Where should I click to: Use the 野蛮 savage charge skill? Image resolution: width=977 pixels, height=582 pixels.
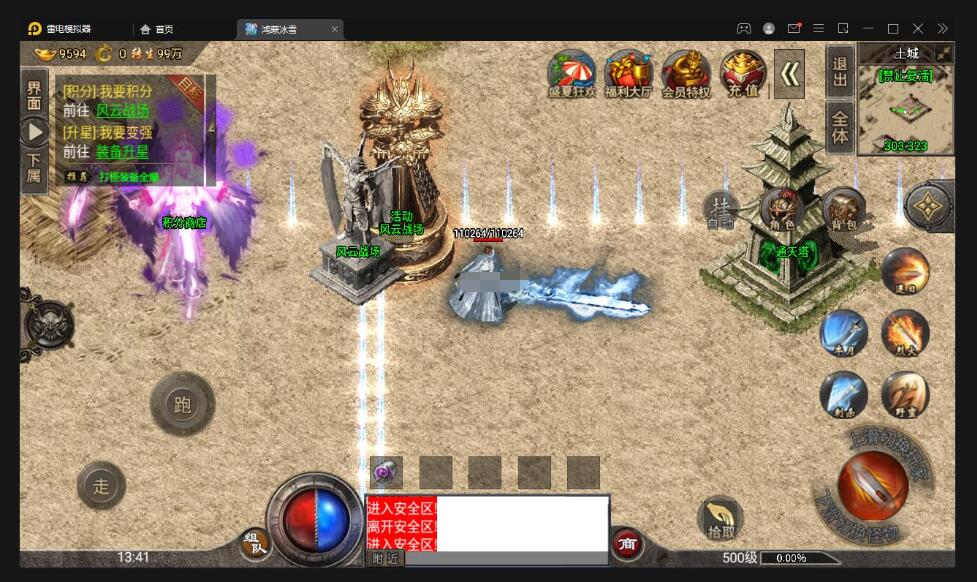905,394
